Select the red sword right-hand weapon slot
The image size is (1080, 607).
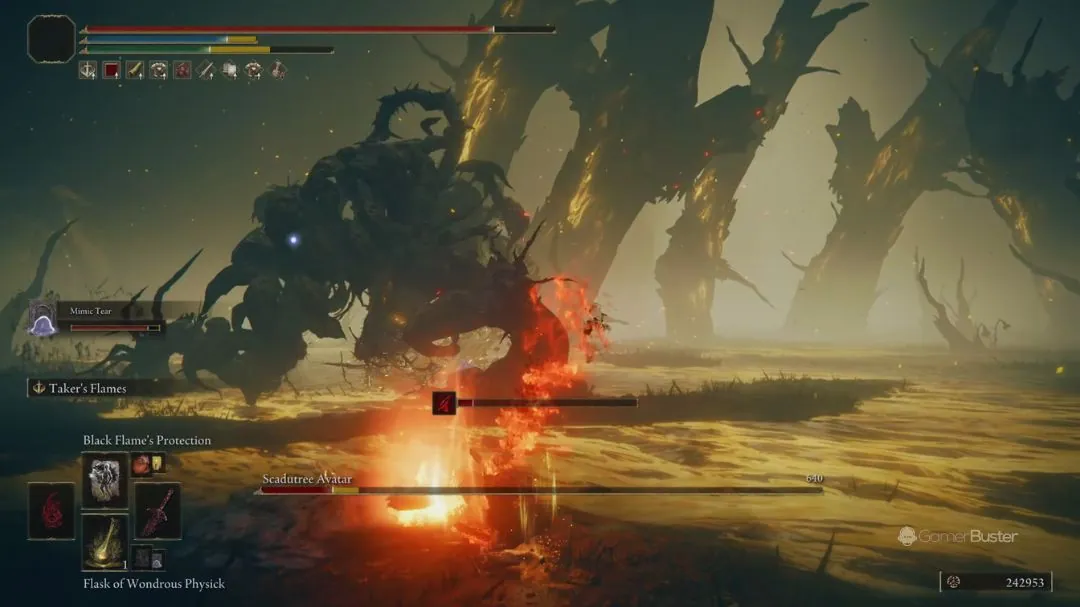(x=157, y=511)
